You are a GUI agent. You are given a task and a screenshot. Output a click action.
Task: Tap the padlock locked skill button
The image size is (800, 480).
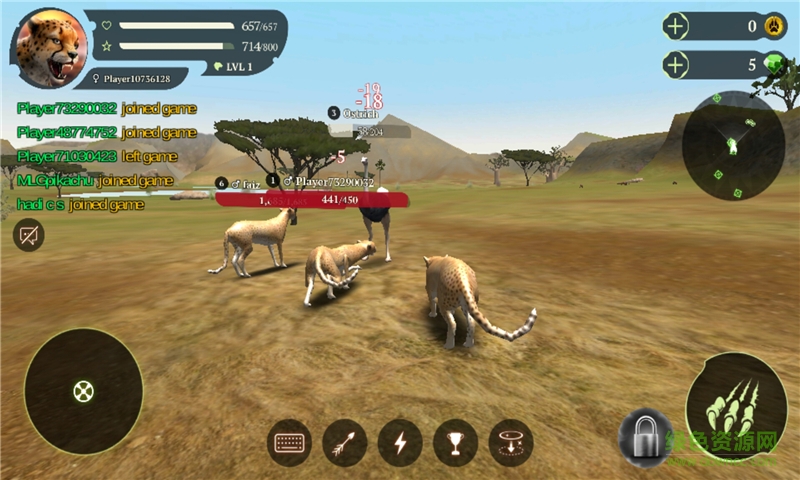pos(644,437)
